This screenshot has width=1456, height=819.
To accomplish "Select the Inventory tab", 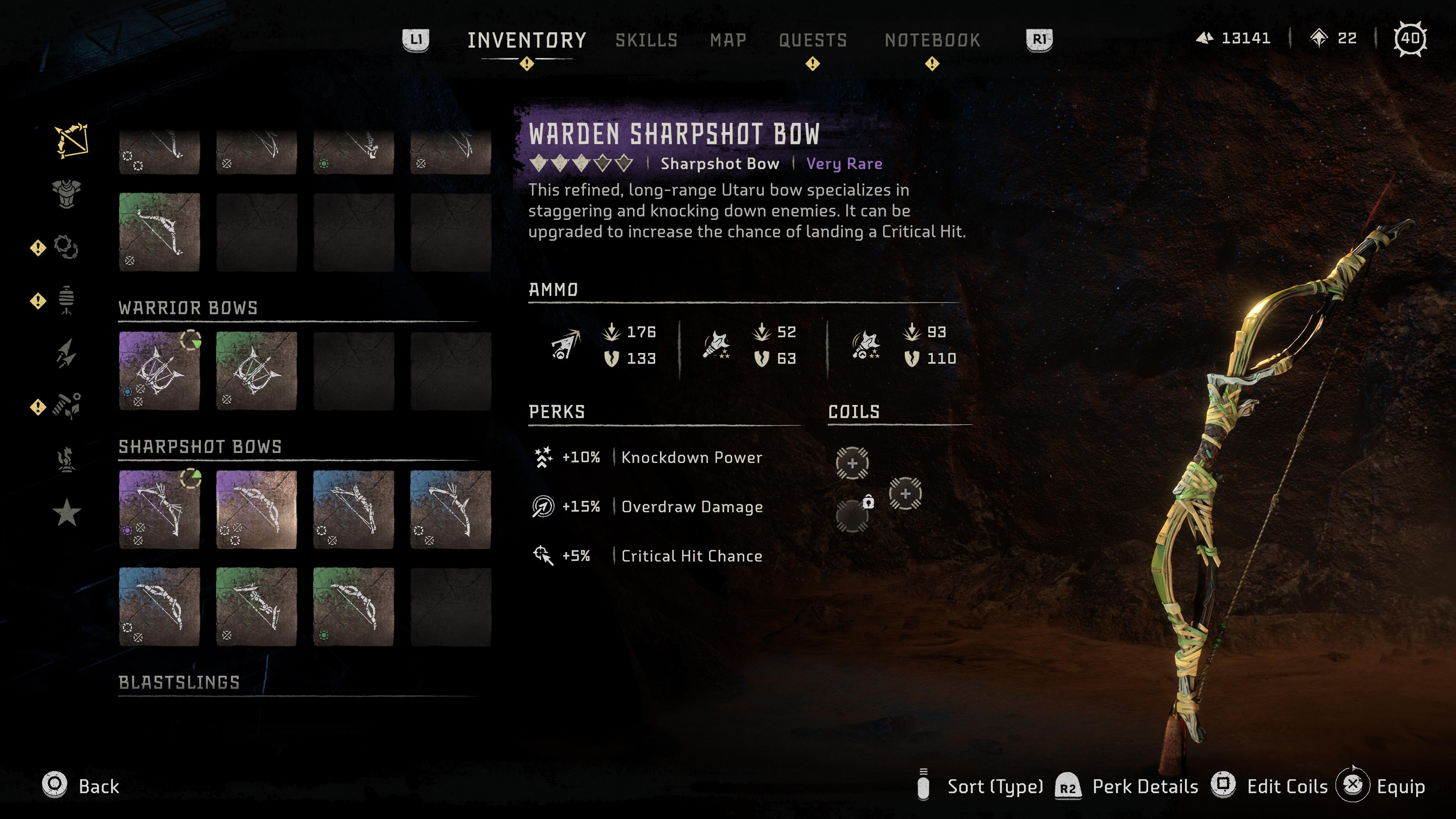I will coord(526,40).
